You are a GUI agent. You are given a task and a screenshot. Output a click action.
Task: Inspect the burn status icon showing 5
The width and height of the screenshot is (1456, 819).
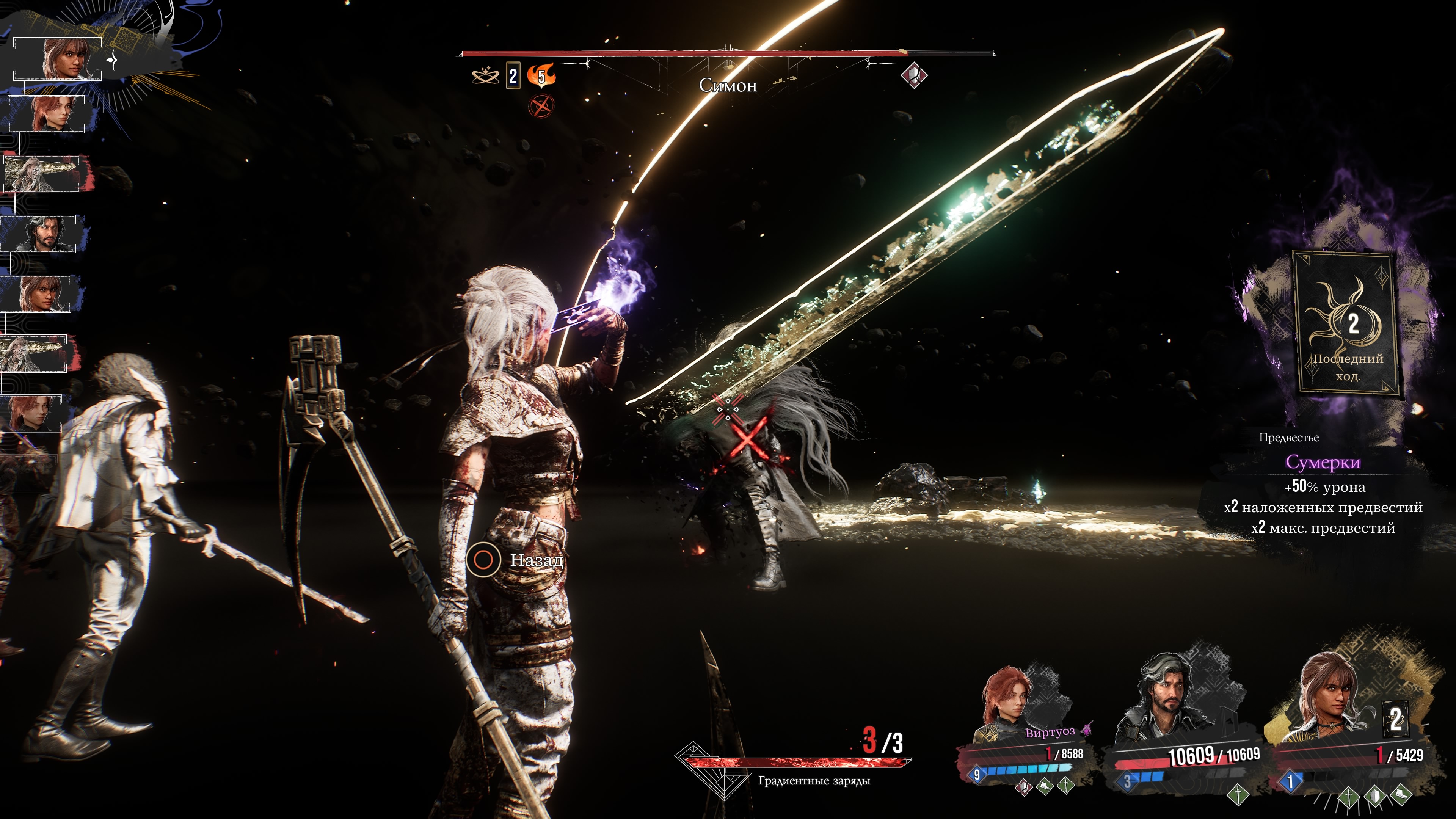pyautogui.click(x=541, y=76)
